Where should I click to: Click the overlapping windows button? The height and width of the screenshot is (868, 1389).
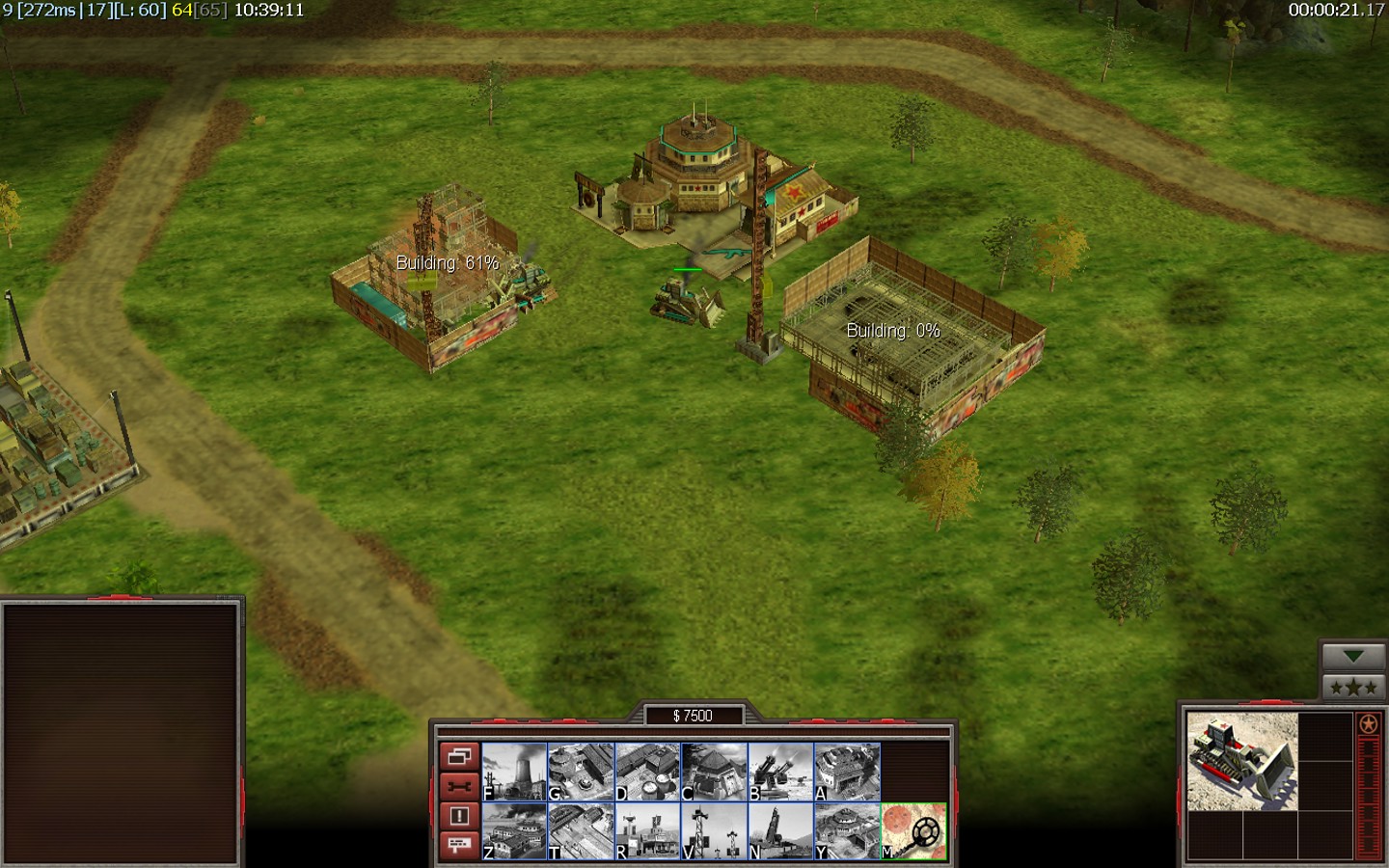point(458,756)
